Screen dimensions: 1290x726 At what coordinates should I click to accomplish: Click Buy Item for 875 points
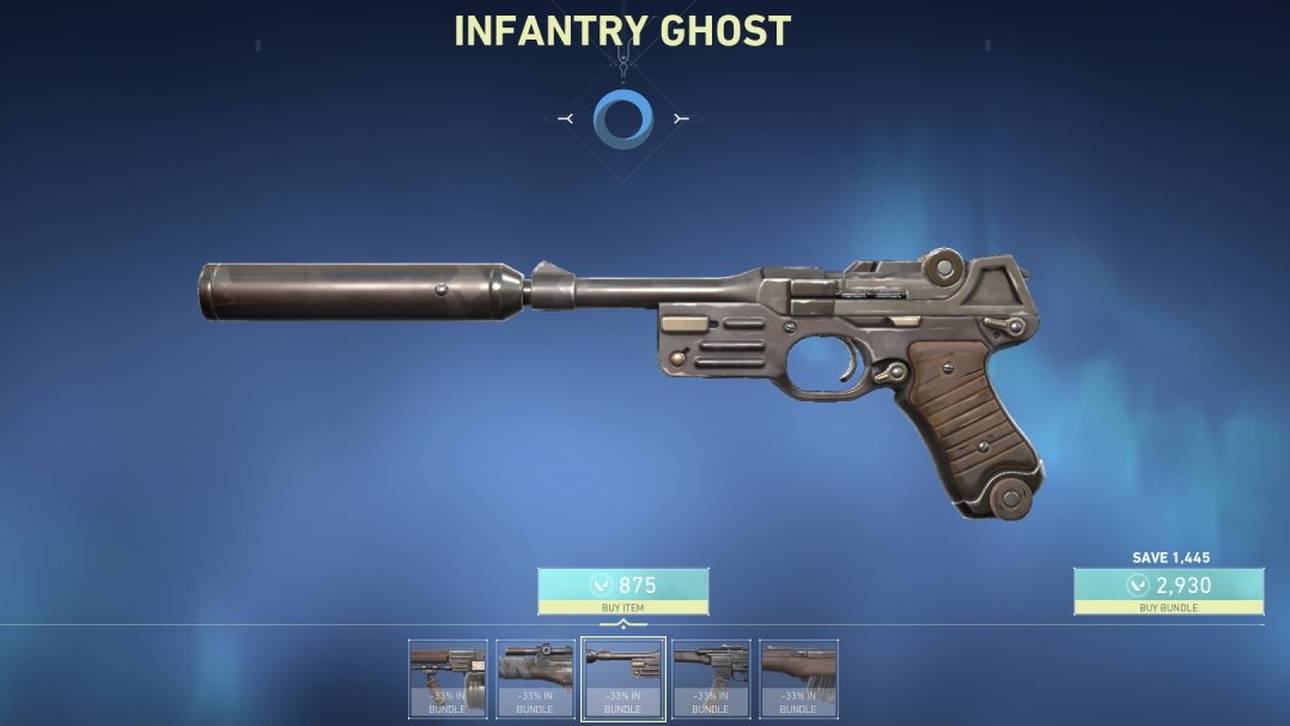coord(622,588)
